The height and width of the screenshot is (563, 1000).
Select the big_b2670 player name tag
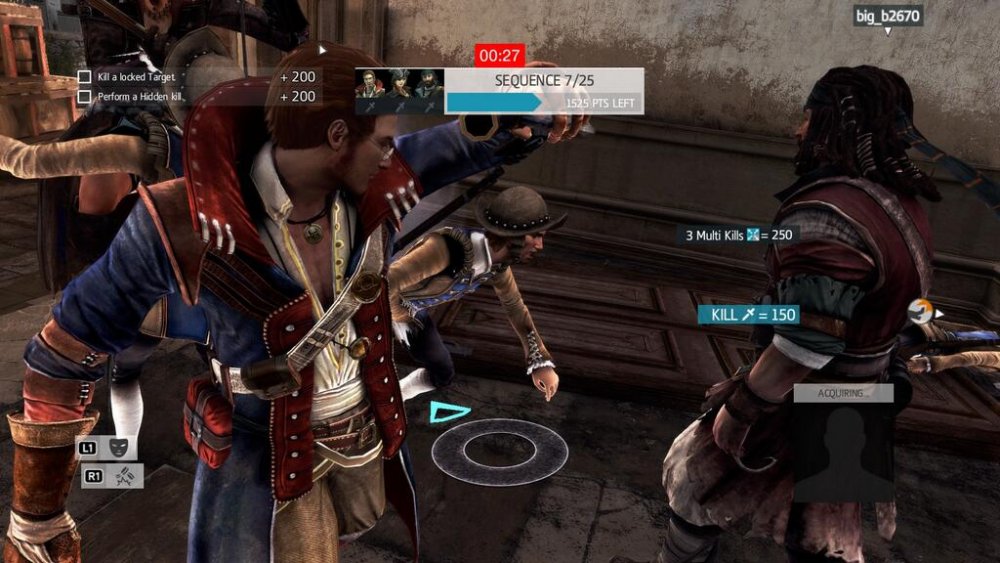point(888,16)
